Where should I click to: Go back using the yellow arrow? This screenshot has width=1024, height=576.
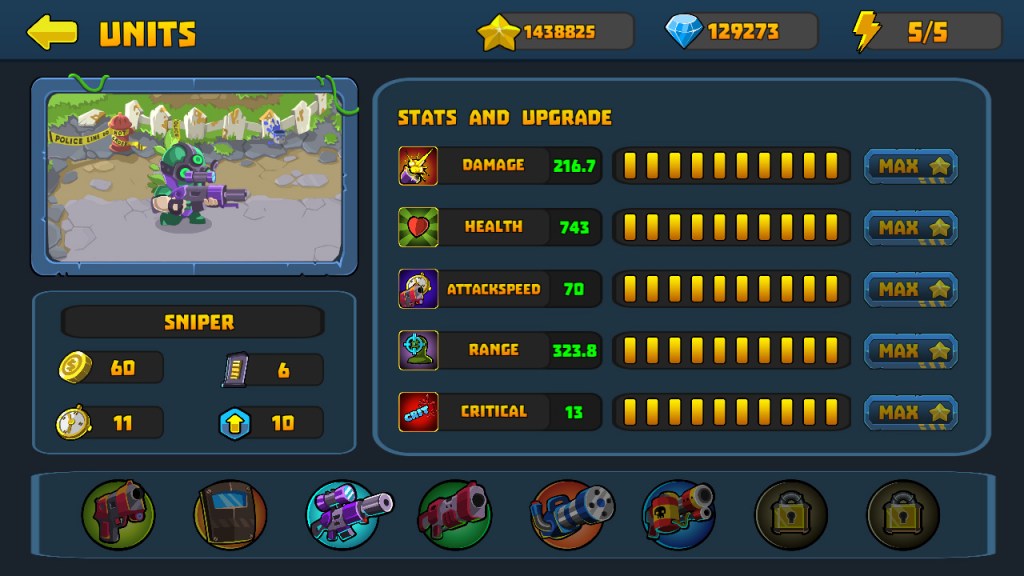point(52,32)
